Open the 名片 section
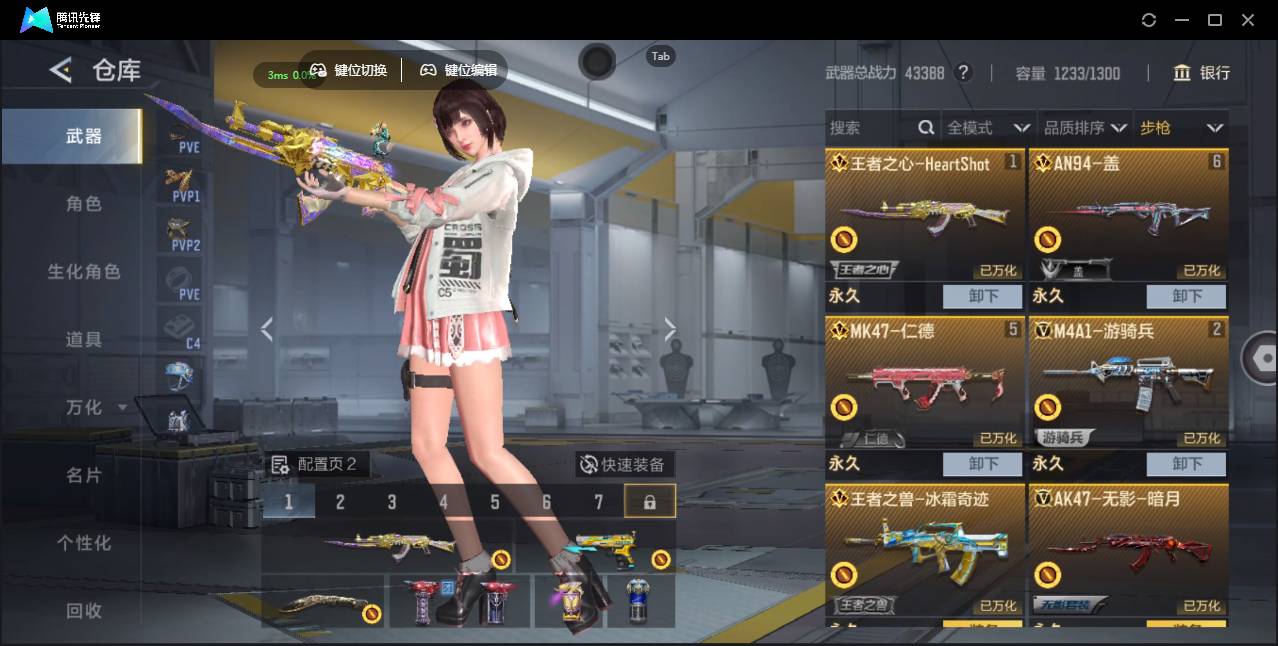 click(x=84, y=475)
